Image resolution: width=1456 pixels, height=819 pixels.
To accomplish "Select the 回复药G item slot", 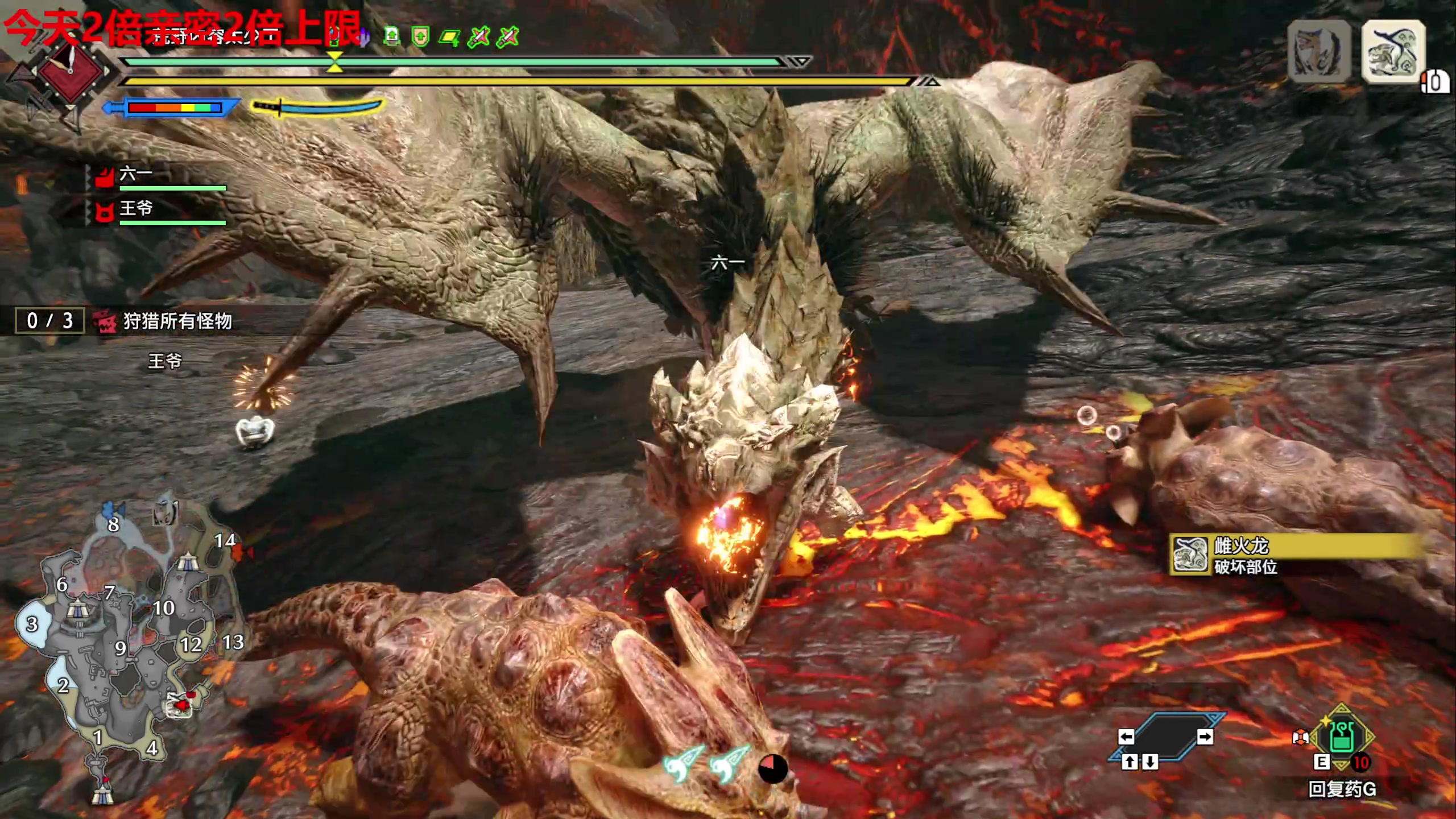I will pyautogui.click(x=1342, y=739).
